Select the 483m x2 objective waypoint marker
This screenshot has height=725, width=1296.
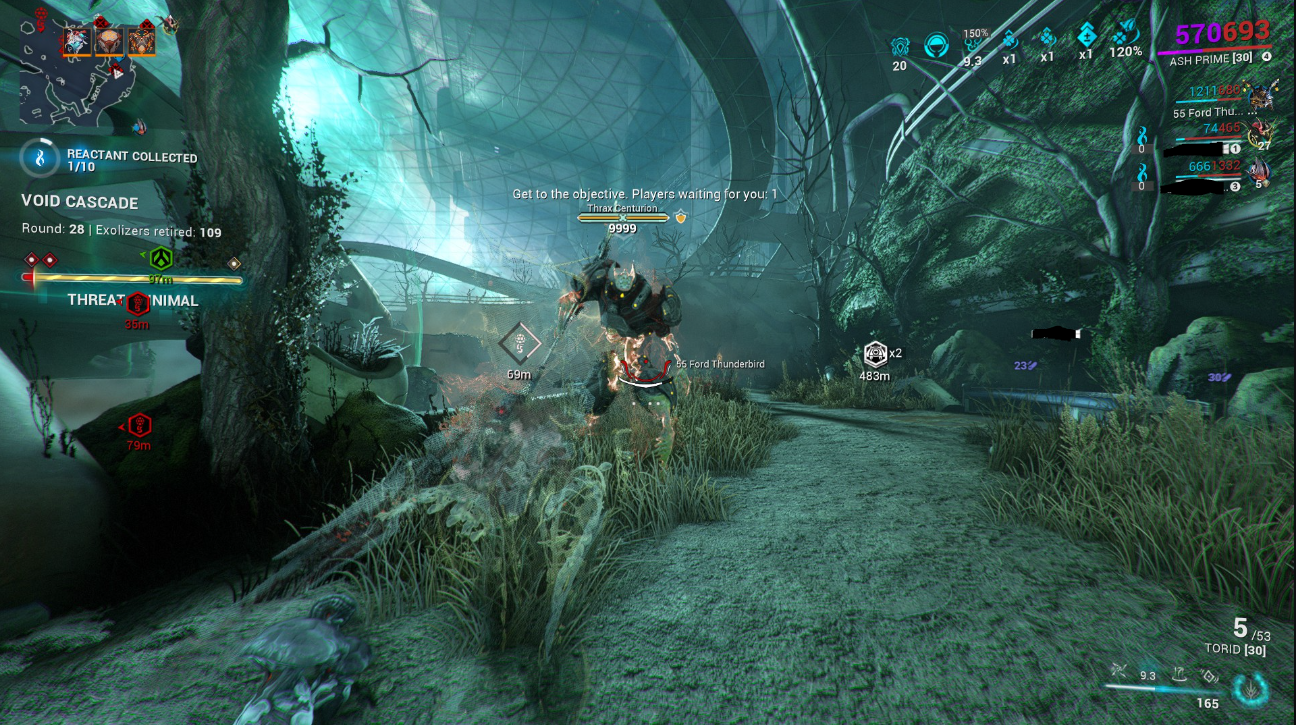point(875,353)
